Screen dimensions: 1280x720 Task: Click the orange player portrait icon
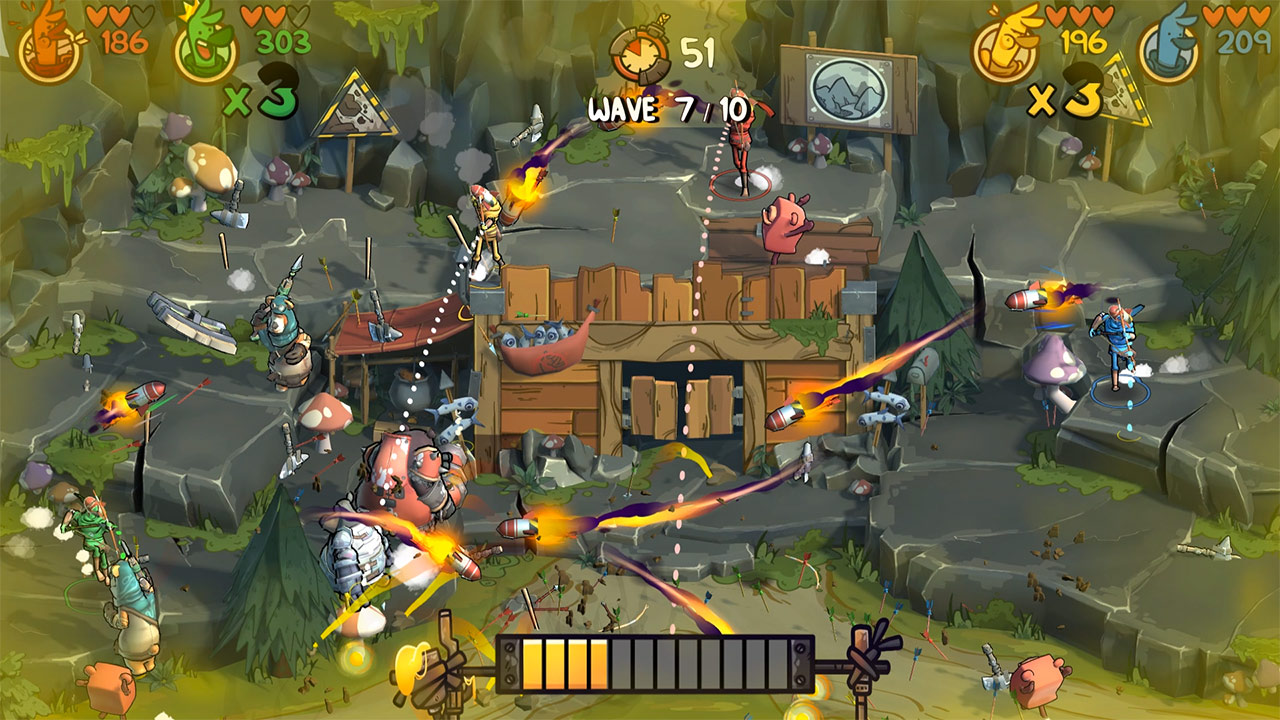(50, 46)
